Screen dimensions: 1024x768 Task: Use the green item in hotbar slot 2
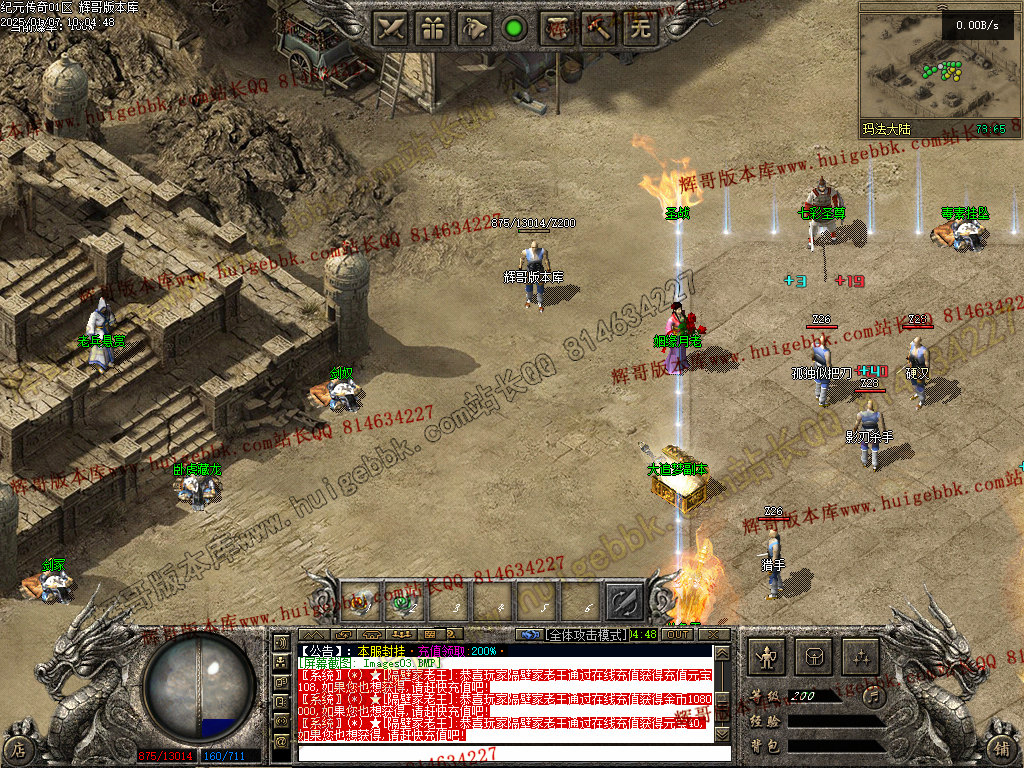pos(406,601)
